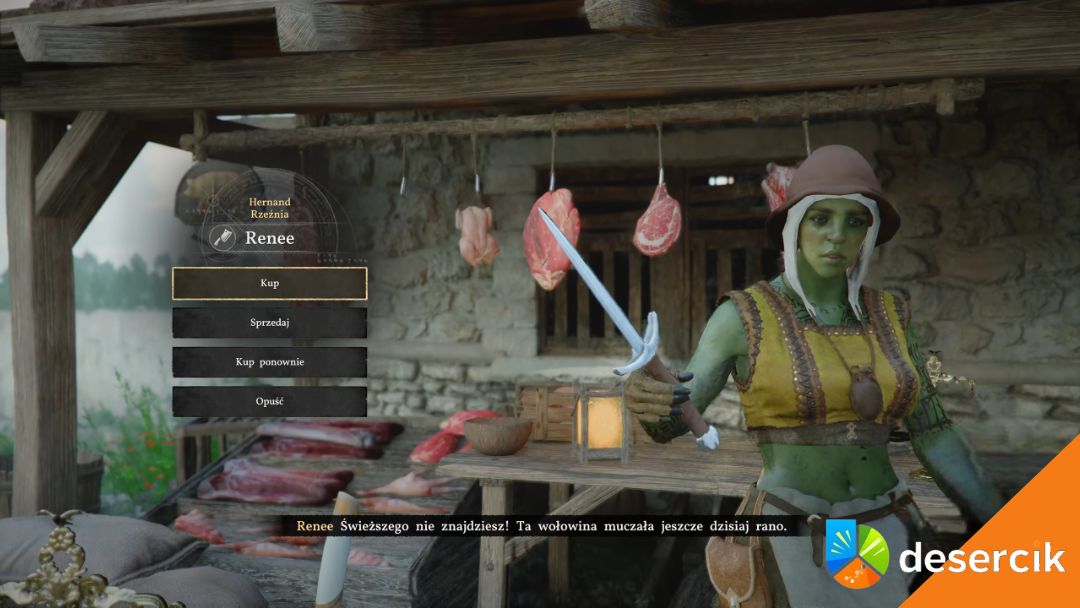The width and height of the screenshot is (1080, 608).
Task: Leave the shop with Opuść
Action: tap(269, 401)
